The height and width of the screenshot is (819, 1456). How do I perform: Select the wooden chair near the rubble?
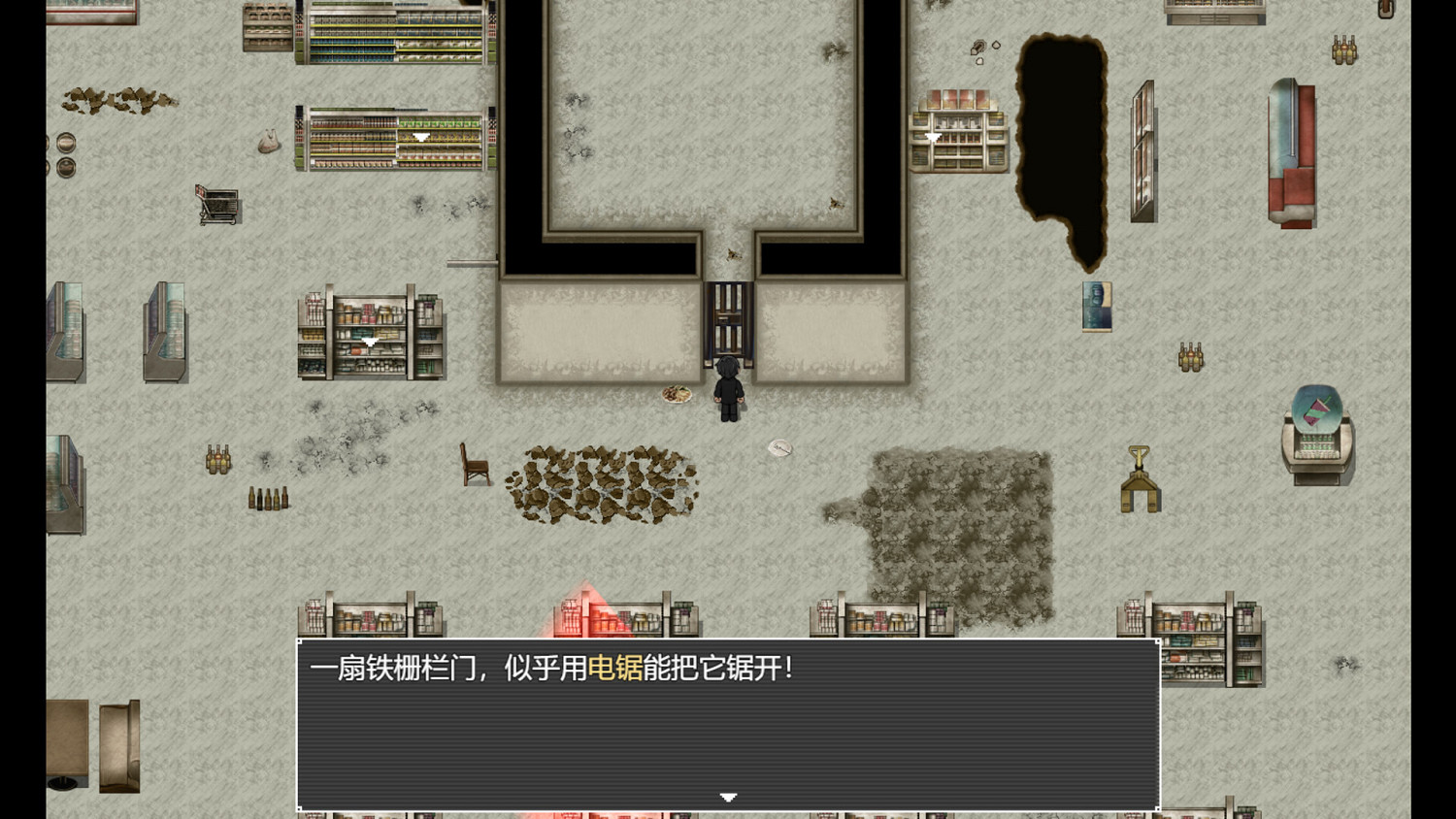(x=474, y=466)
